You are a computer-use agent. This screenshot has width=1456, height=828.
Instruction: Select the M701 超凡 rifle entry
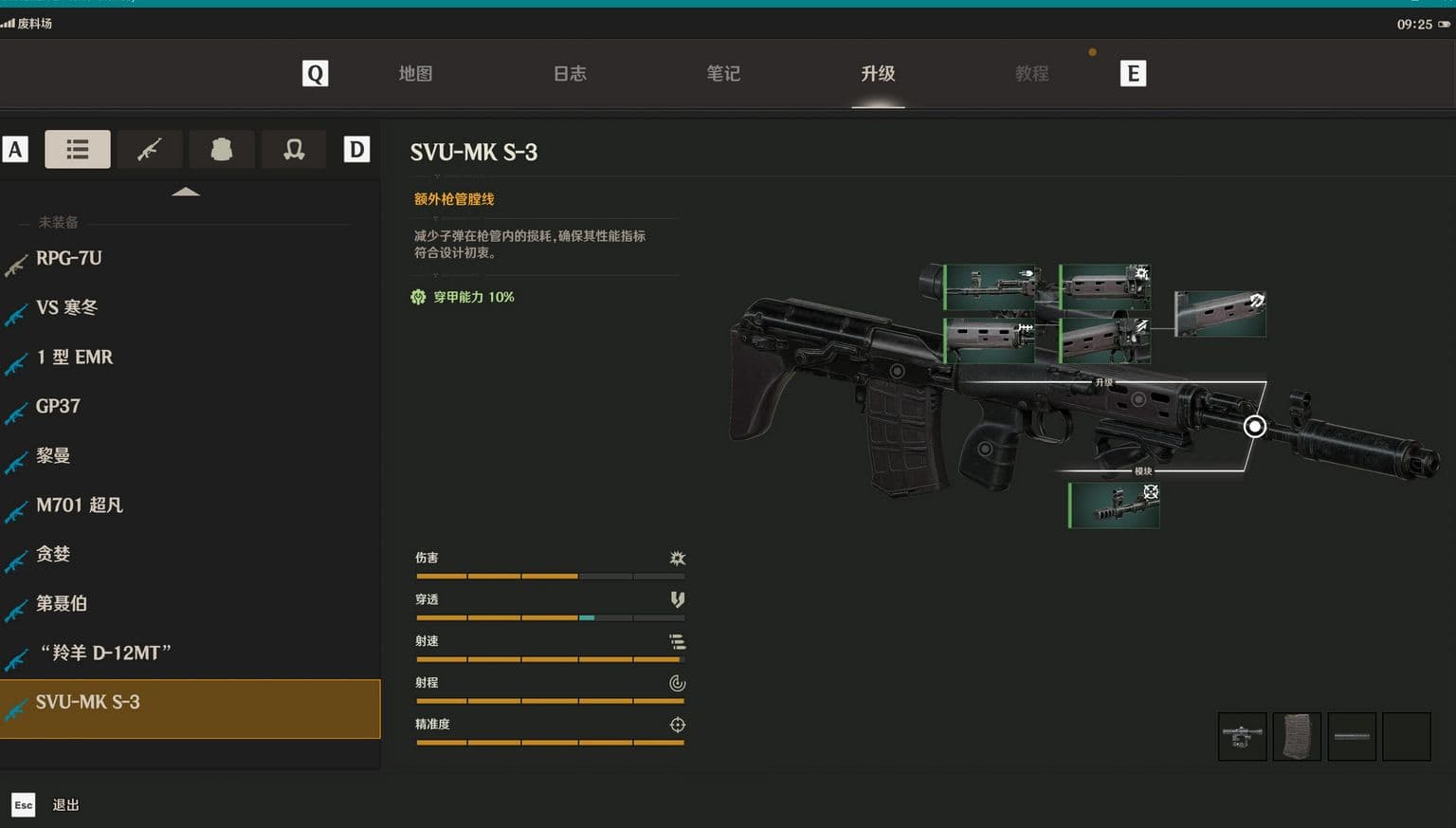(x=80, y=506)
